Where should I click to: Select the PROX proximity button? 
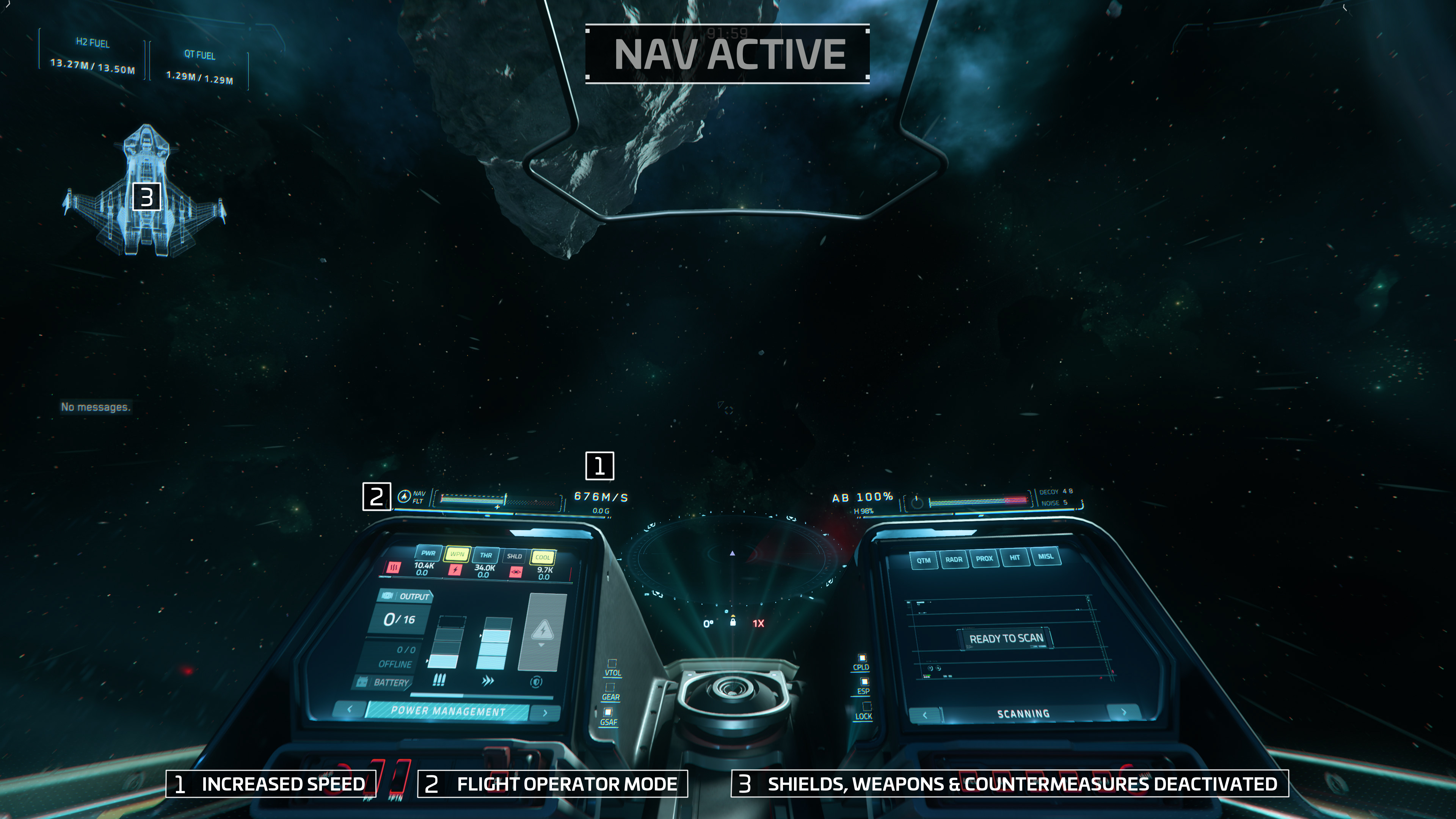pyautogui.click(x=984, y=559)
